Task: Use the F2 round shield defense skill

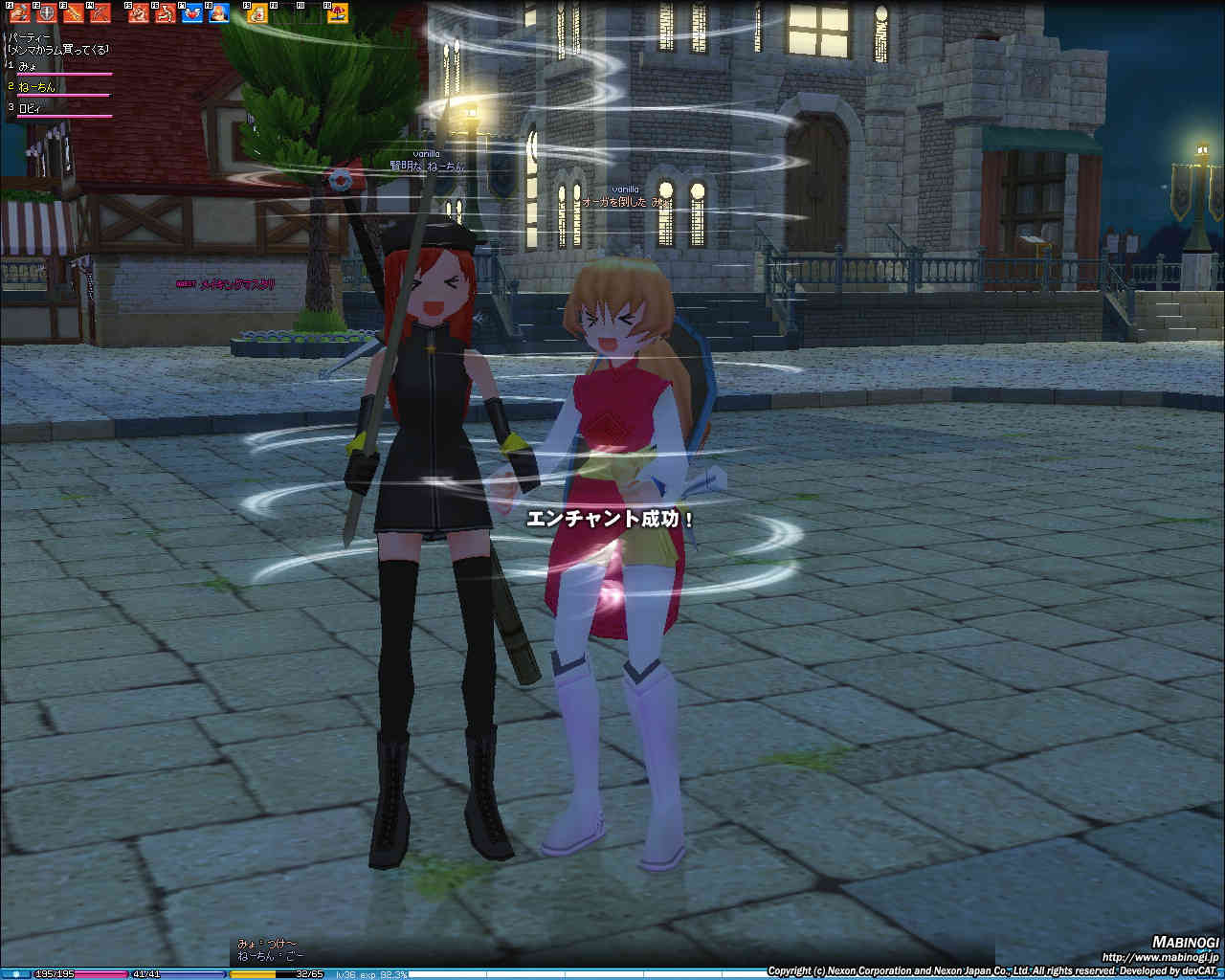Action: tap(47, 12)
